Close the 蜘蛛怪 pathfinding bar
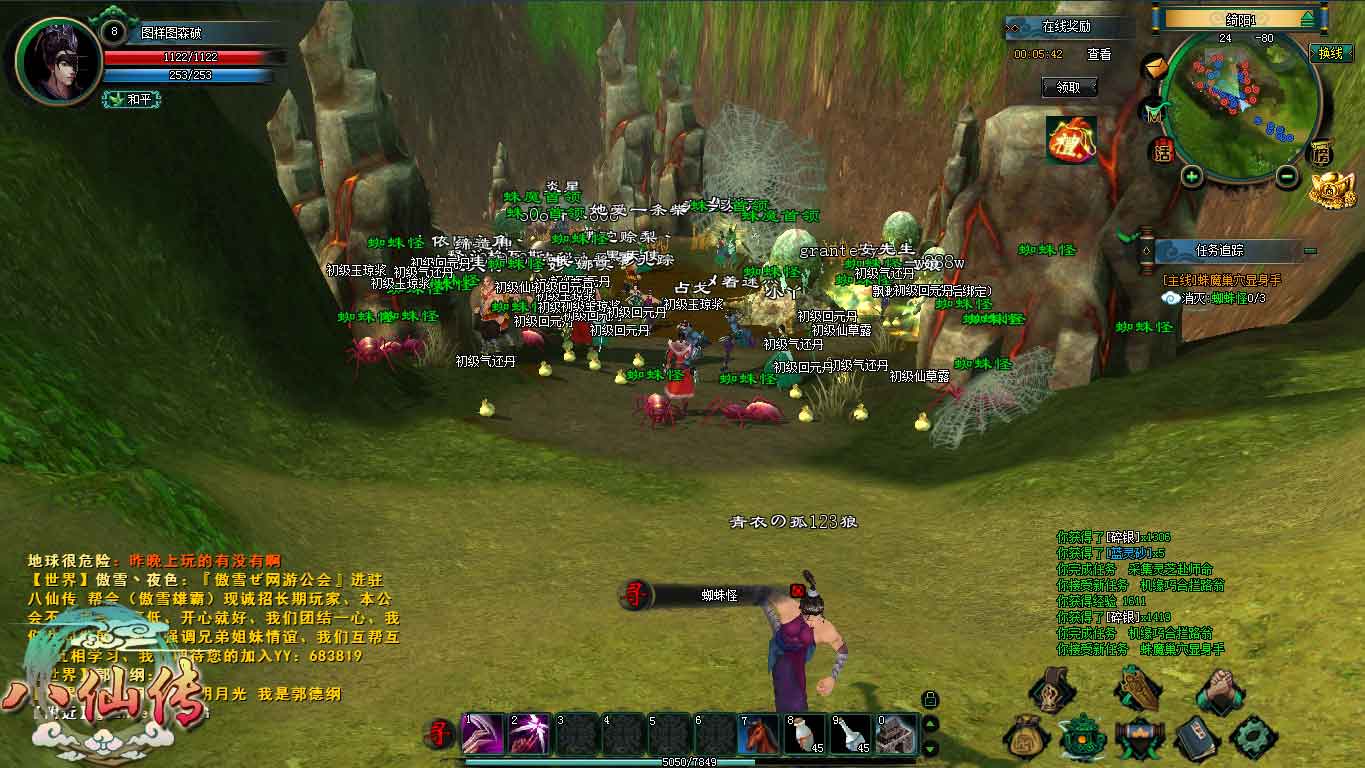This screenshot has height=768, width=1365. (x=797, y=590)
